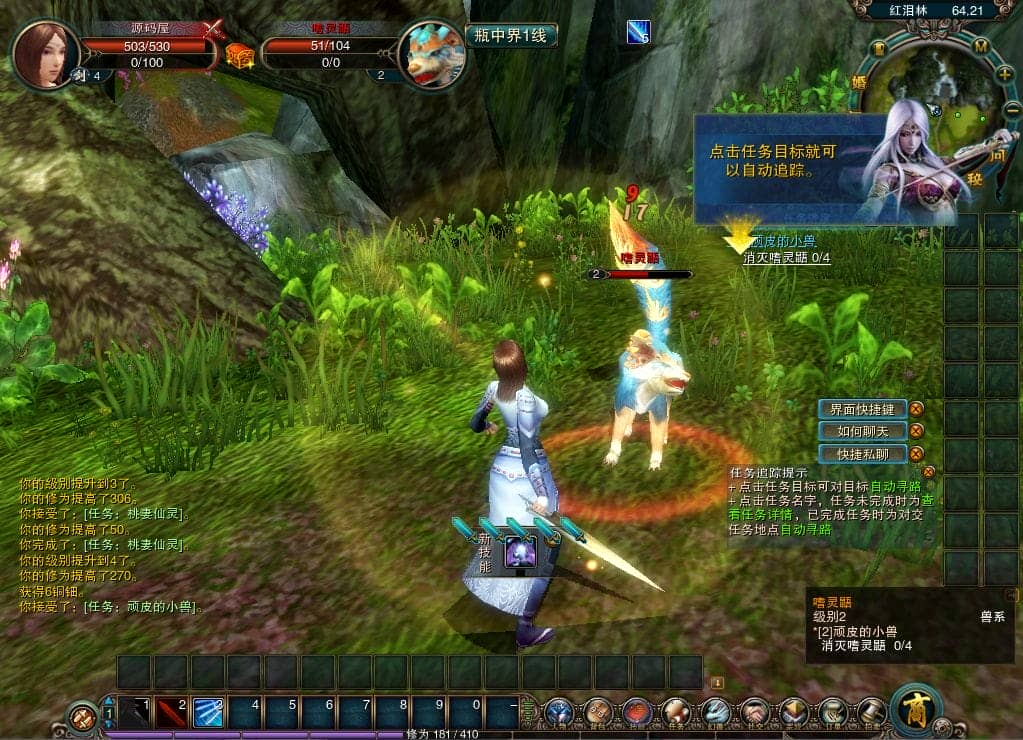Click the 瓶中界1线 server line button
The image size is (1023, 740).
510,36
